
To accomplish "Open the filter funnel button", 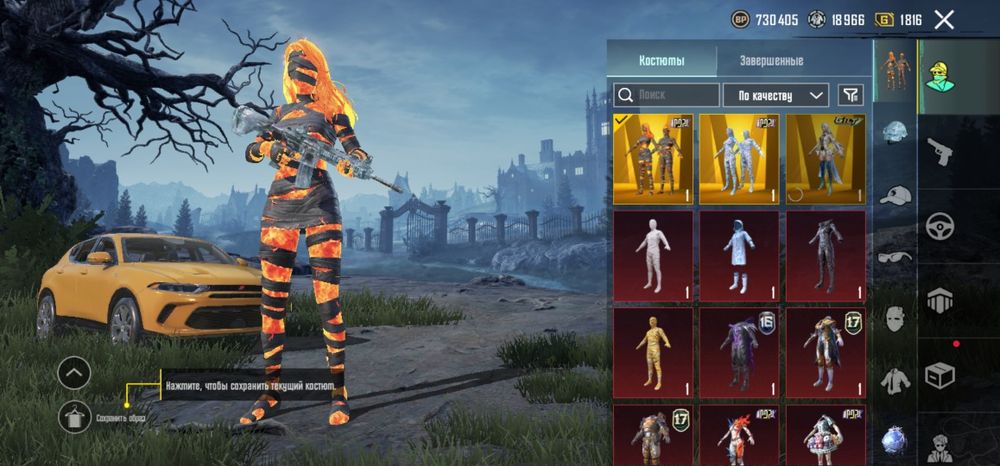I will (x=850, y=95).
